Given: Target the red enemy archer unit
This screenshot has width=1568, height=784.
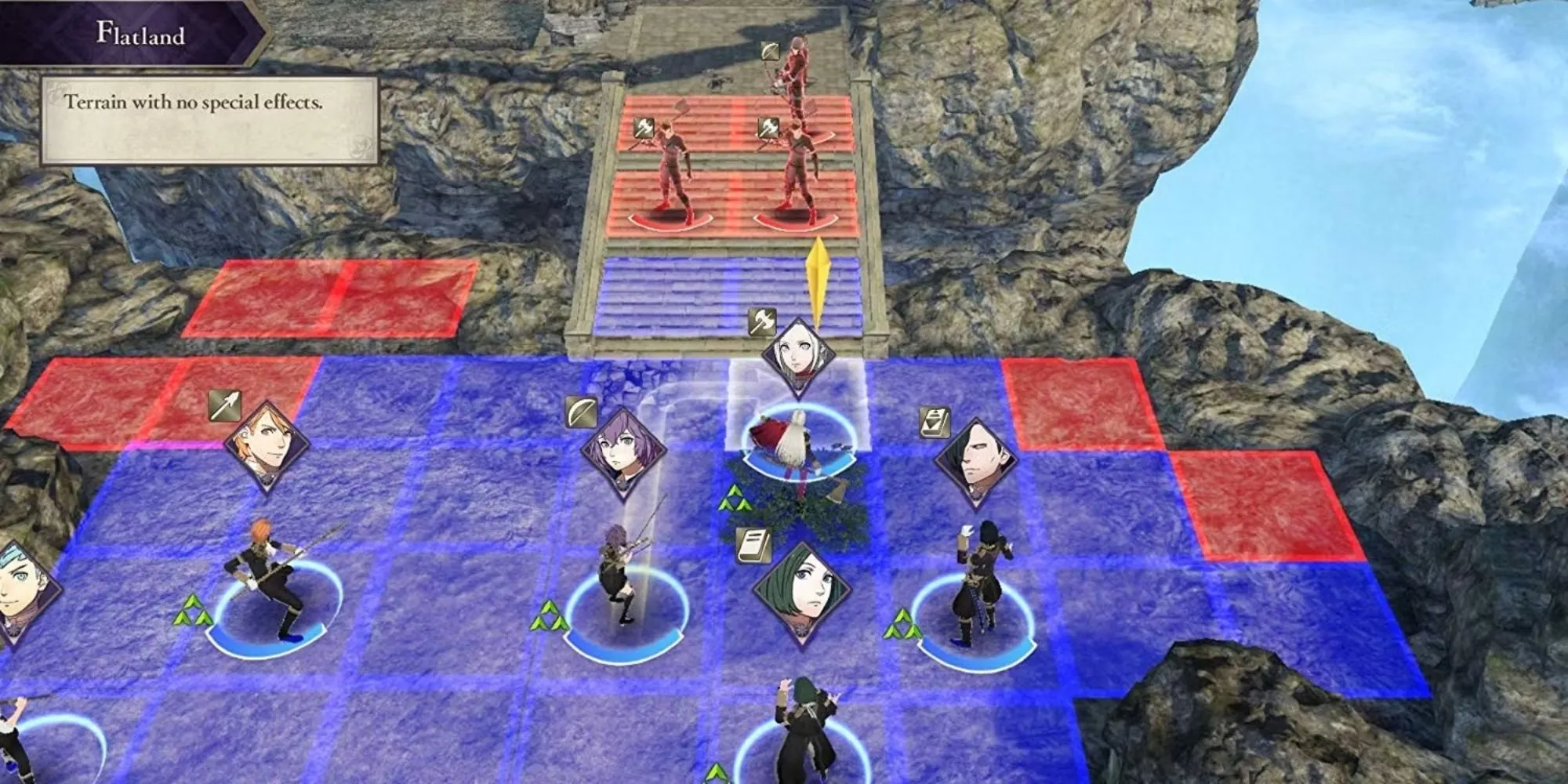Looking at the screenshot, I should 793,67.
